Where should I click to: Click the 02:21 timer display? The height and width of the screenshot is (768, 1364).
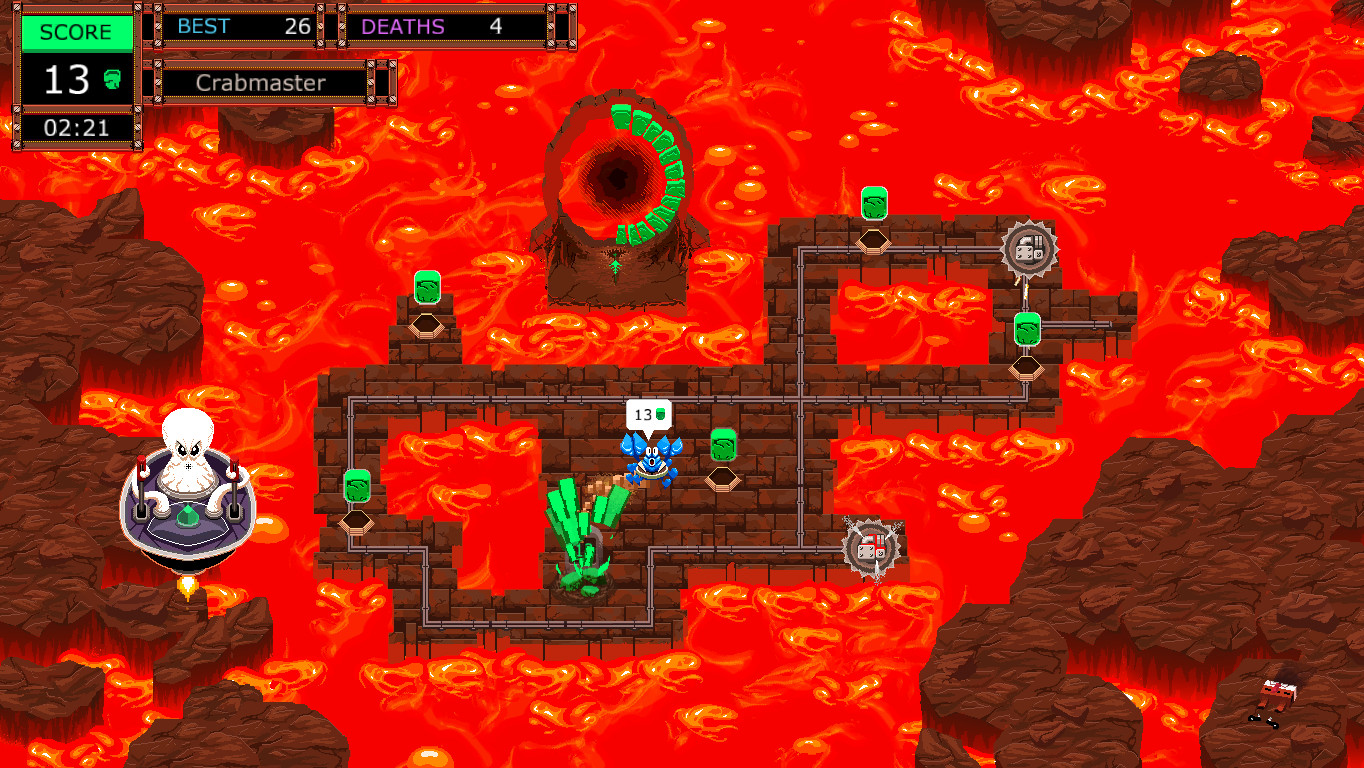(x=76, y=127)
